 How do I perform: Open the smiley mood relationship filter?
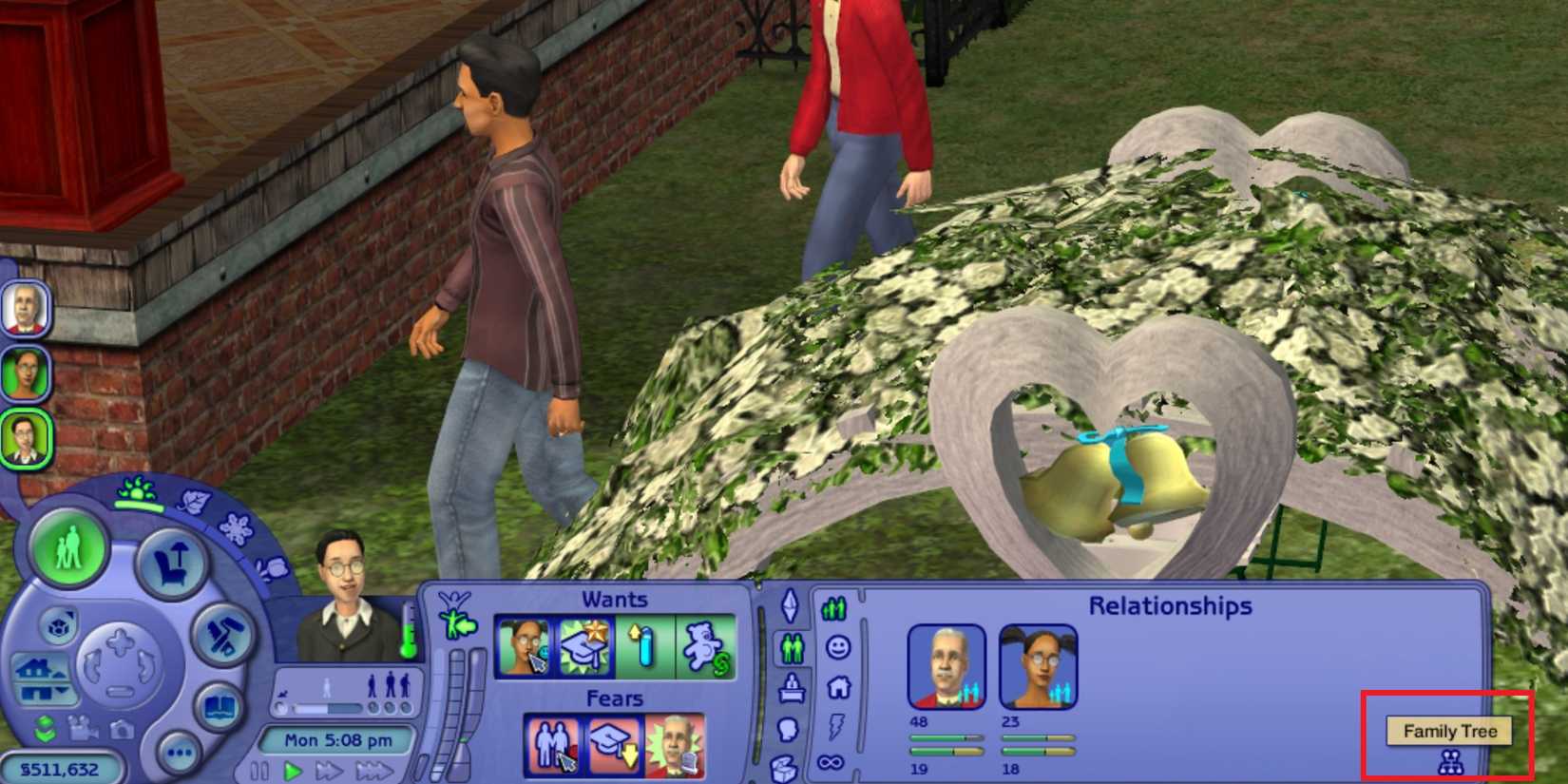[836, 646]
